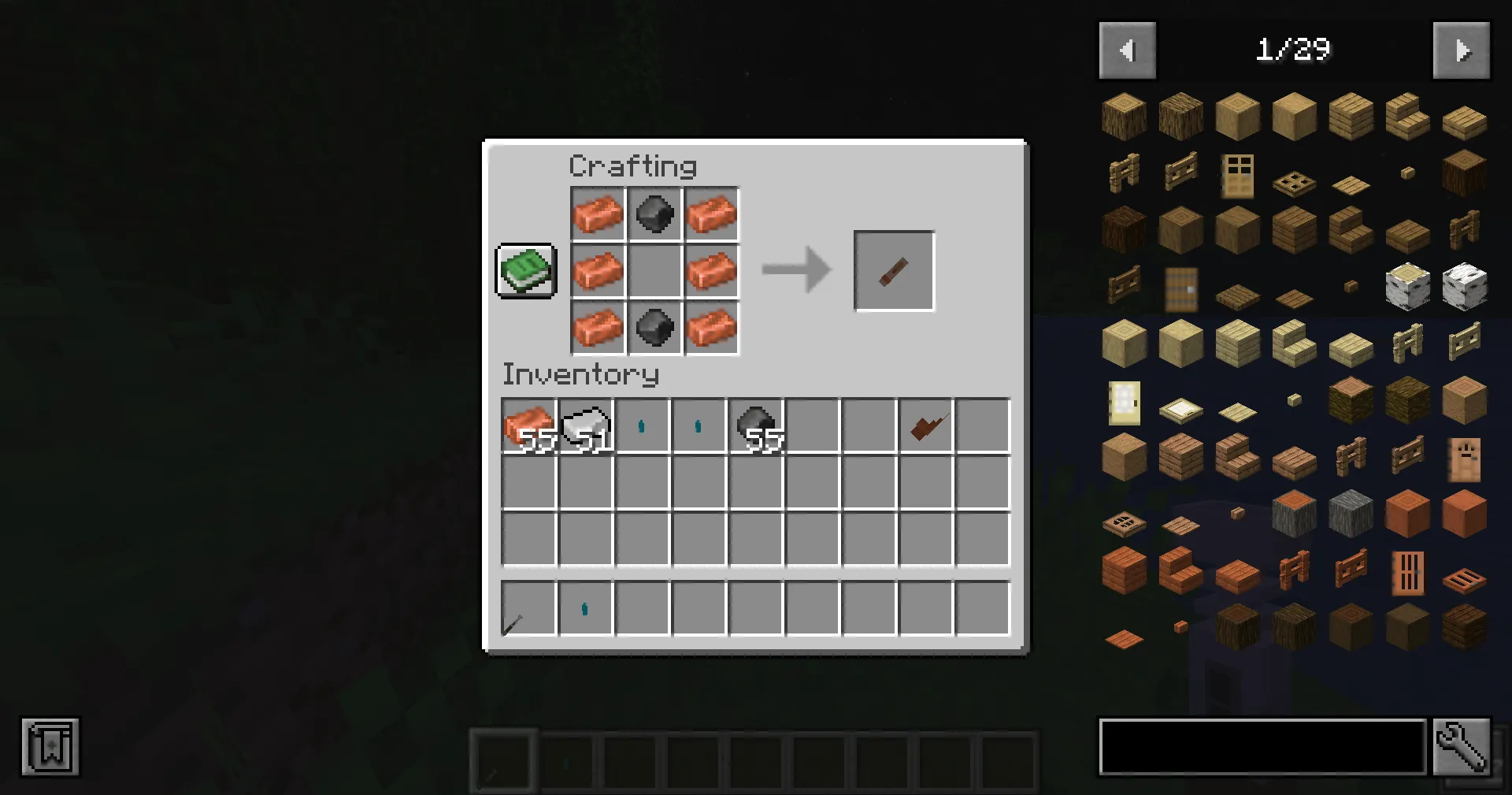Image resolution: width=1512 pixels, height=795 pixels.
Task: Pick the stripped oak wood block in JEI
Action: tap(1294, 116)
